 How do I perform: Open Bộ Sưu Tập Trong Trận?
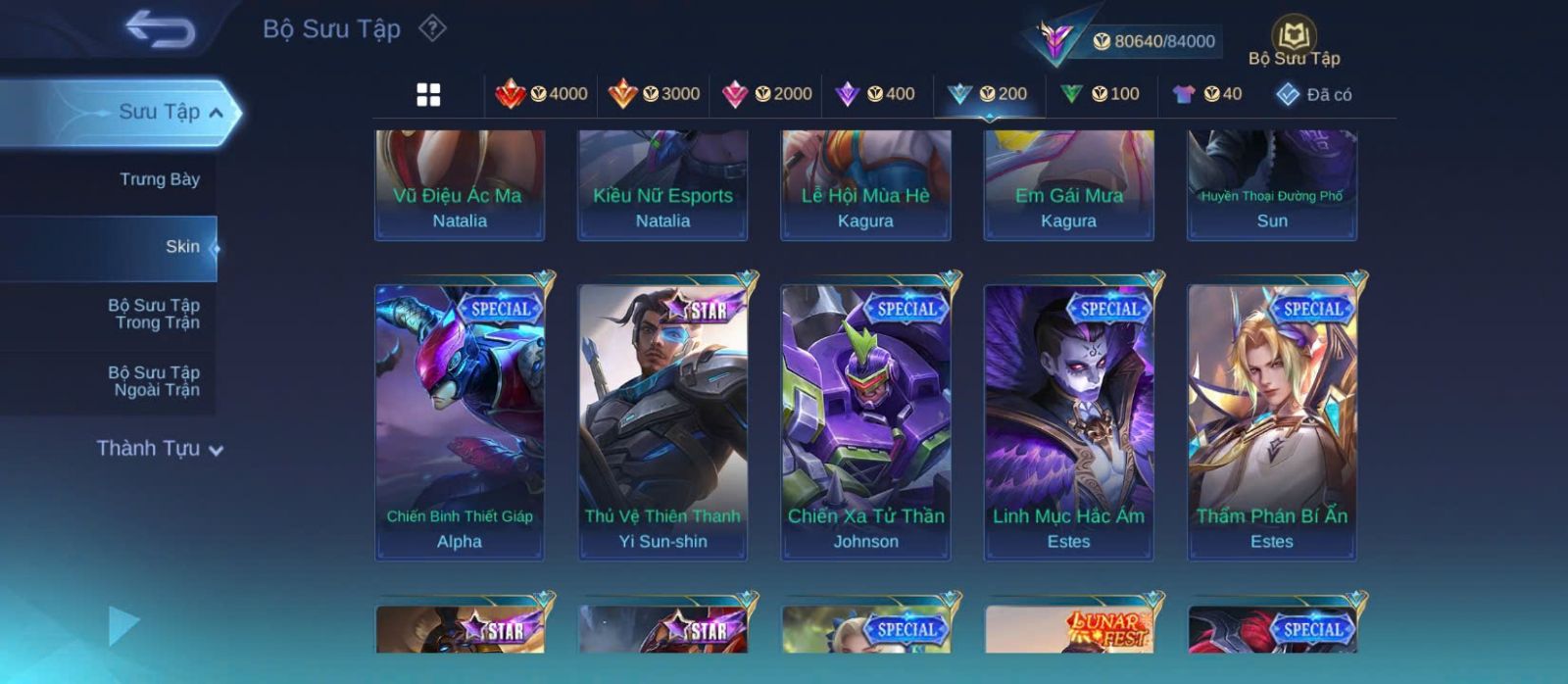click(x=154, y=314)
